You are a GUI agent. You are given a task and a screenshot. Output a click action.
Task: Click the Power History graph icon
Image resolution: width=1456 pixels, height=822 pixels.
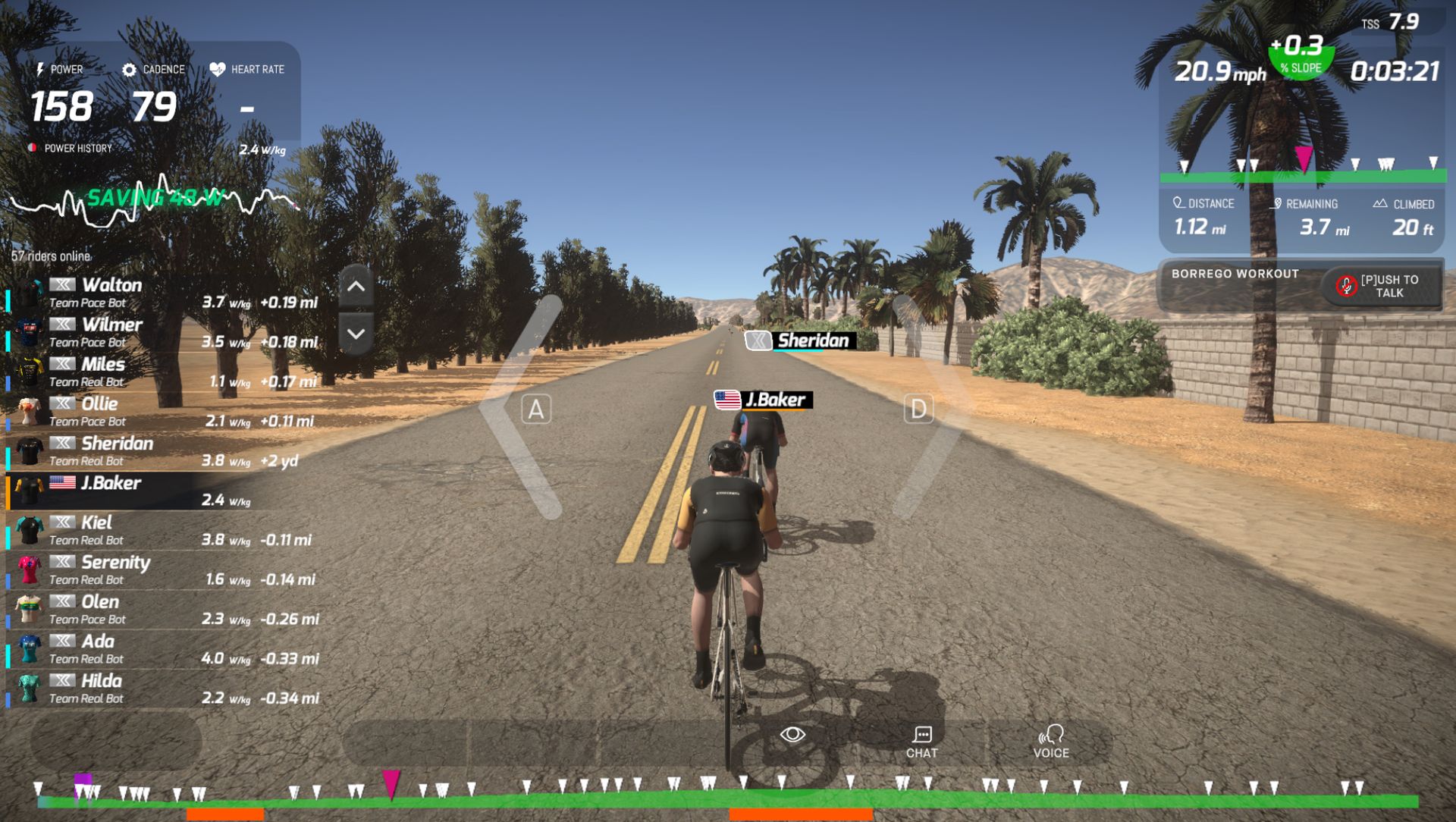tap(31, 148)
